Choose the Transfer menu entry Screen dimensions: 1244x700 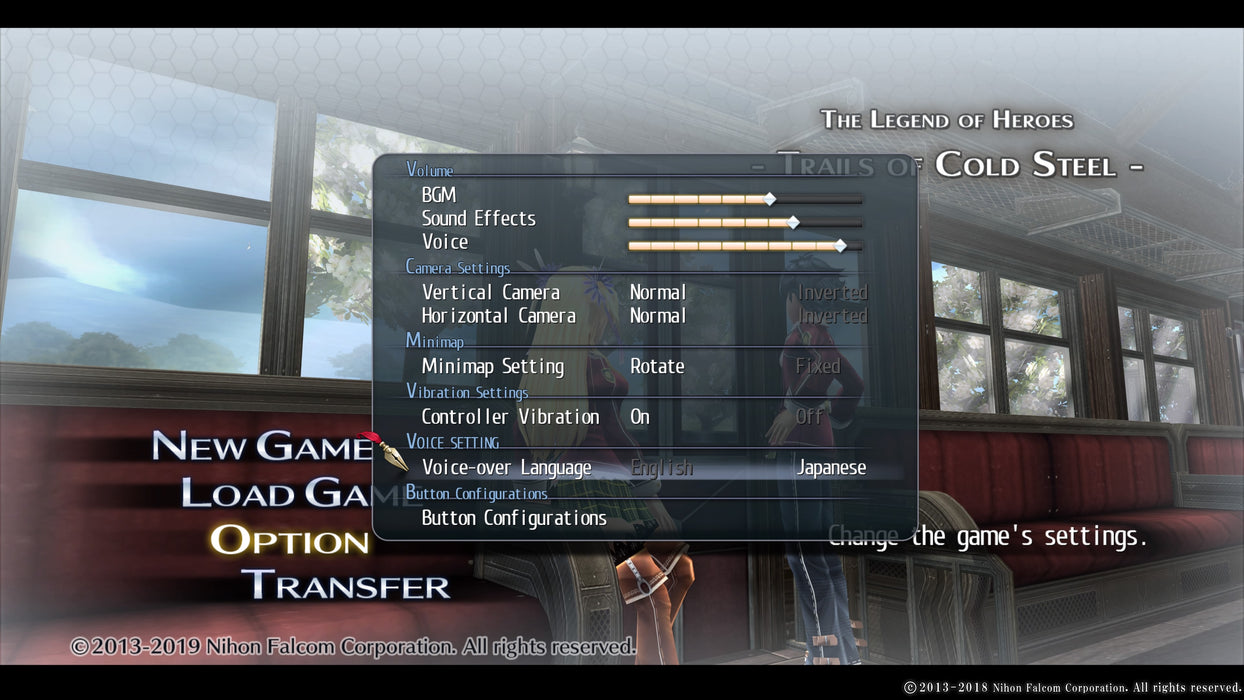click(x=345, y=585)
